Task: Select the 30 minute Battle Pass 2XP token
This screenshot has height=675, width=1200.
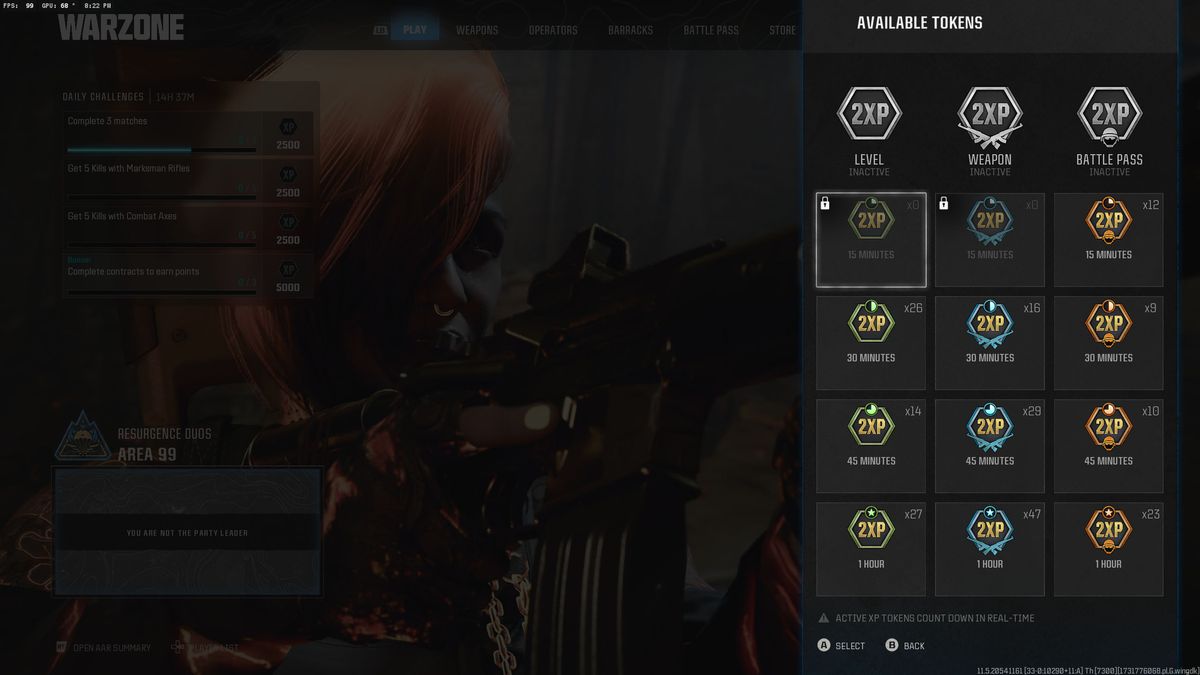Action: coord(1108,343)
